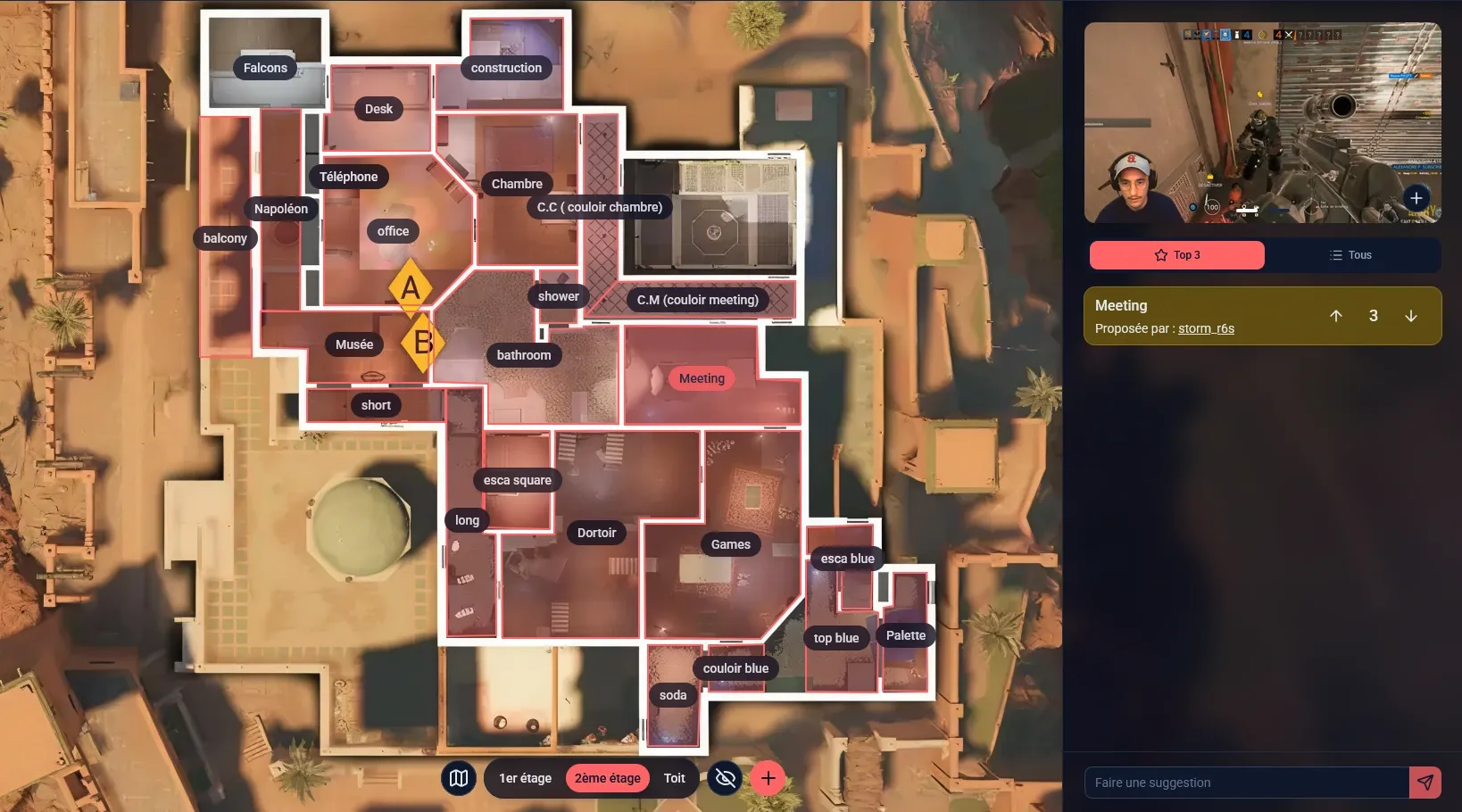This screenshot has width=1462, height=812.
Task: Open the map overview icon
Action: (x=458, y=778)
